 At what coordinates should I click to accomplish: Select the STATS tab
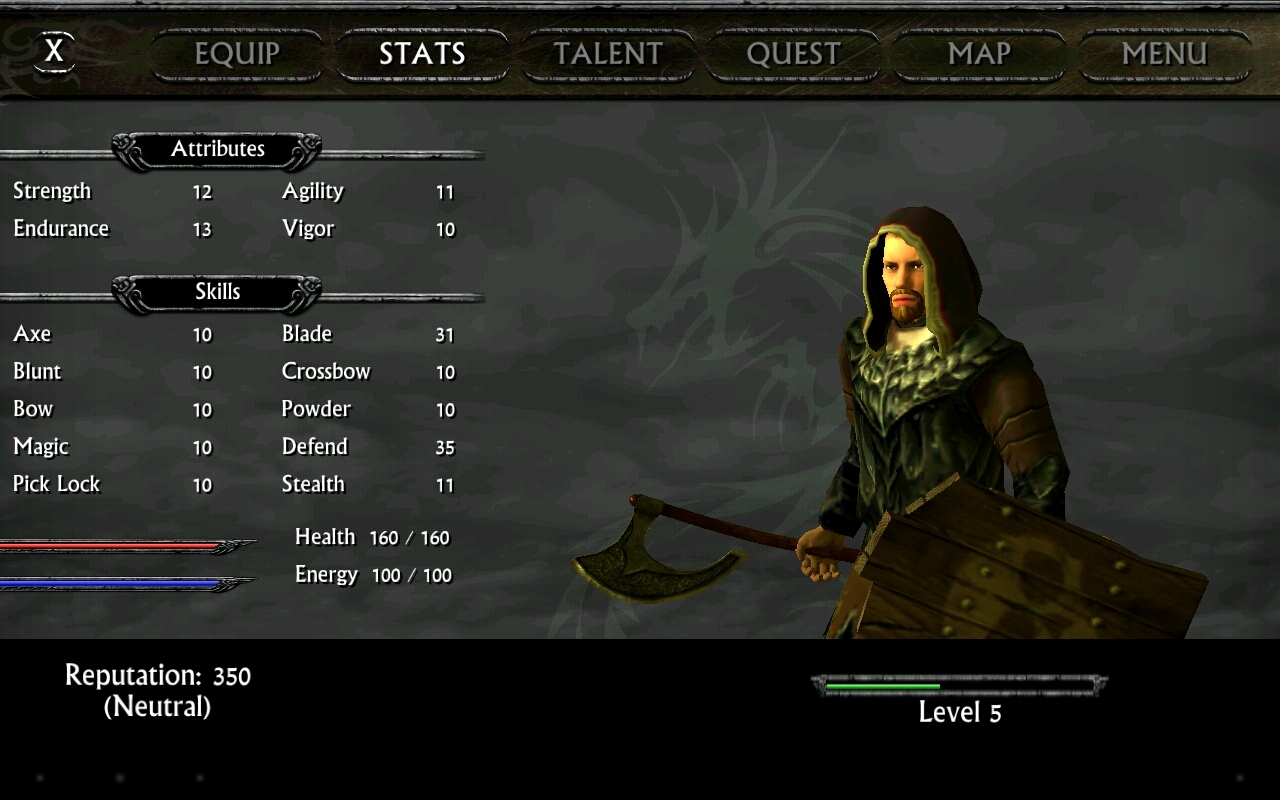(422, 54)
